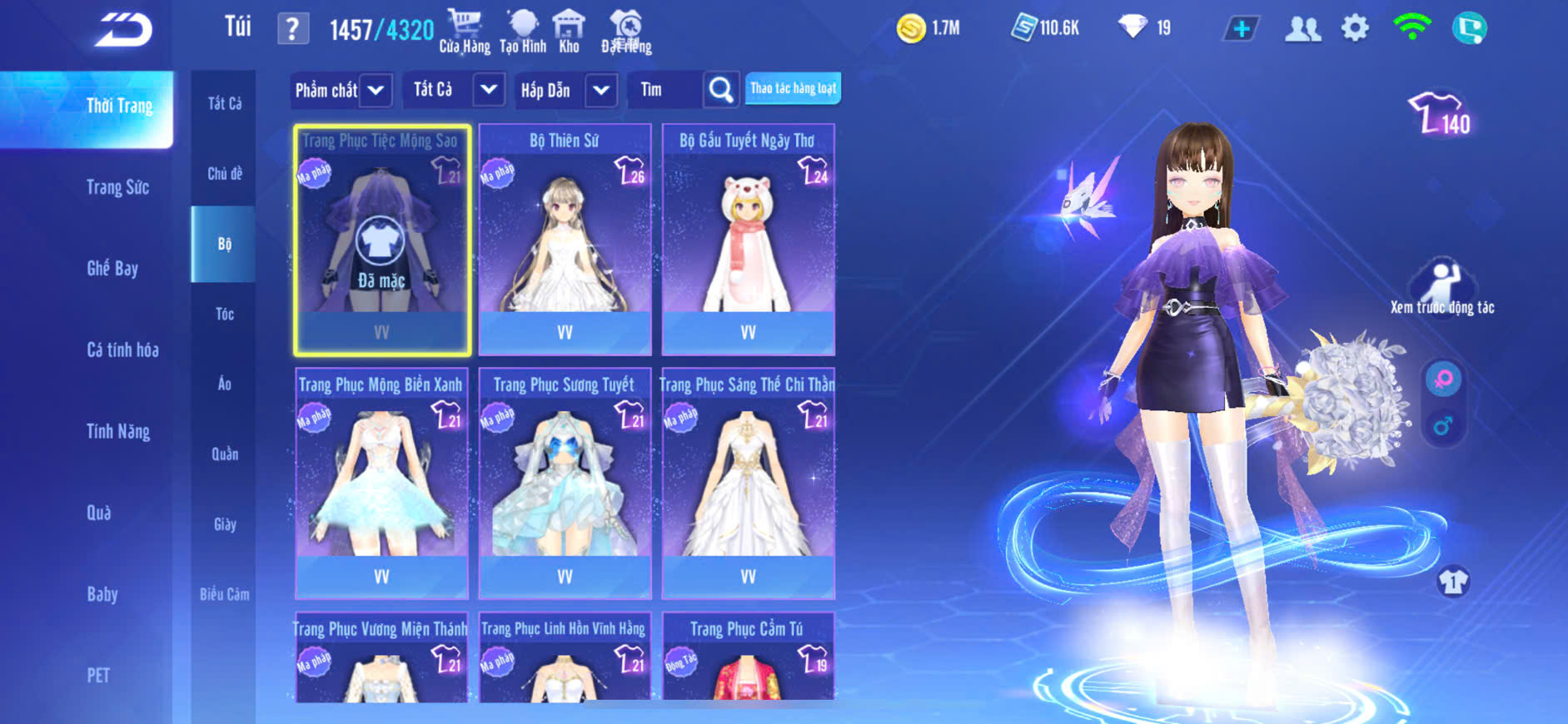1568x724 pixels.
Task: Pick Trang Phục Mộng Biển Xanh outfit
Action: (381, 483)
